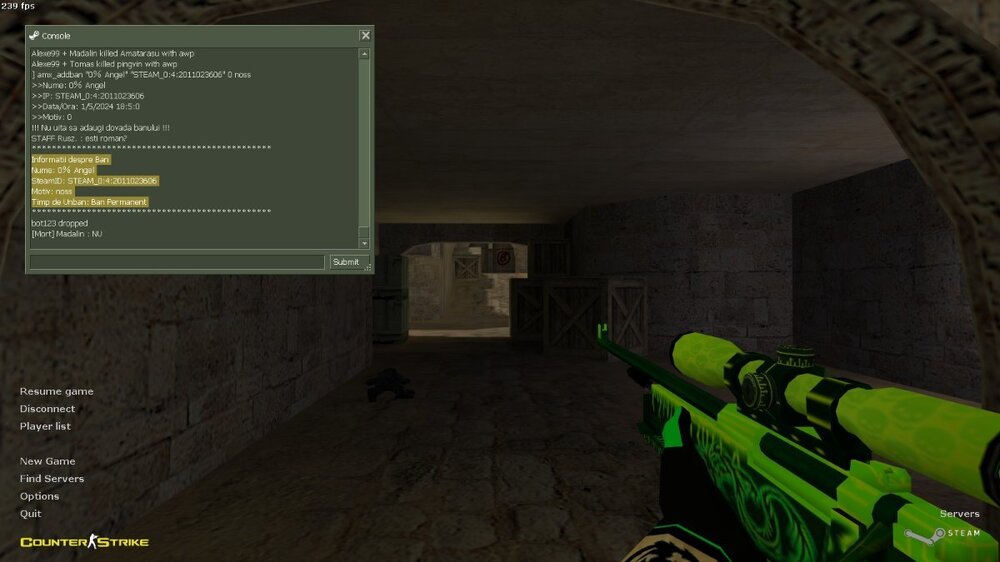The image size is (1000, 562).
Task: Close the Console window
Action: pyautogui.click(x=365, y=36)
